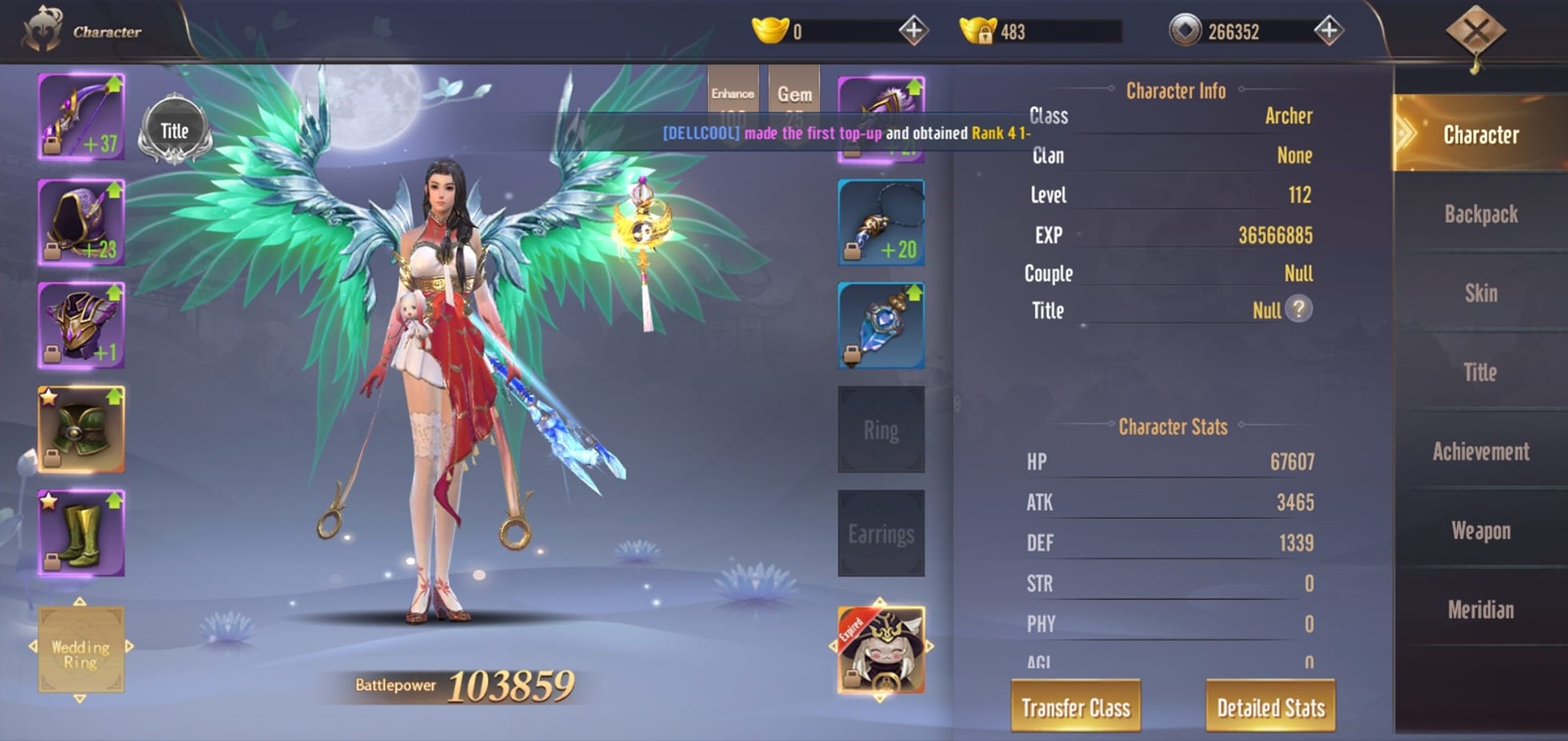Viewport: 1568px width, 741px height.
Task: Select the green boots equipment slot
Action: pyautogui.click(x=81, y=533)
